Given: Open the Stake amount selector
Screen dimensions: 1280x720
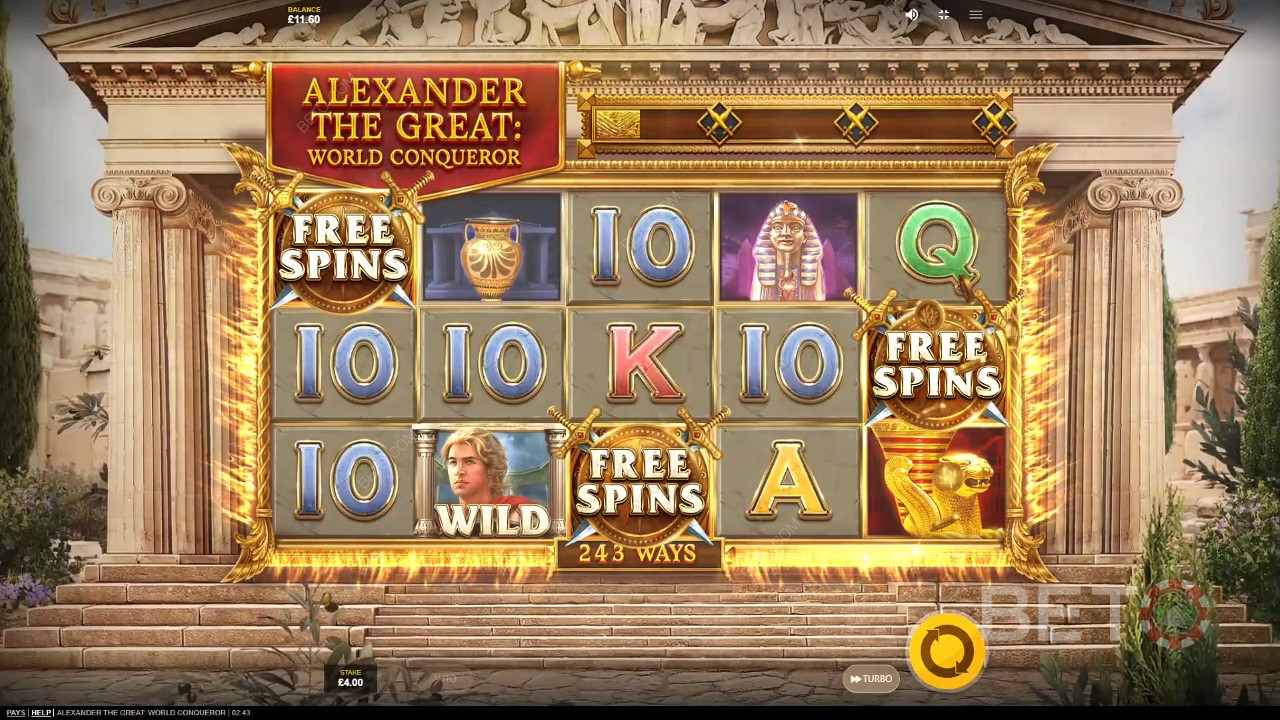Looking at the screenshot, I should 350,678.
